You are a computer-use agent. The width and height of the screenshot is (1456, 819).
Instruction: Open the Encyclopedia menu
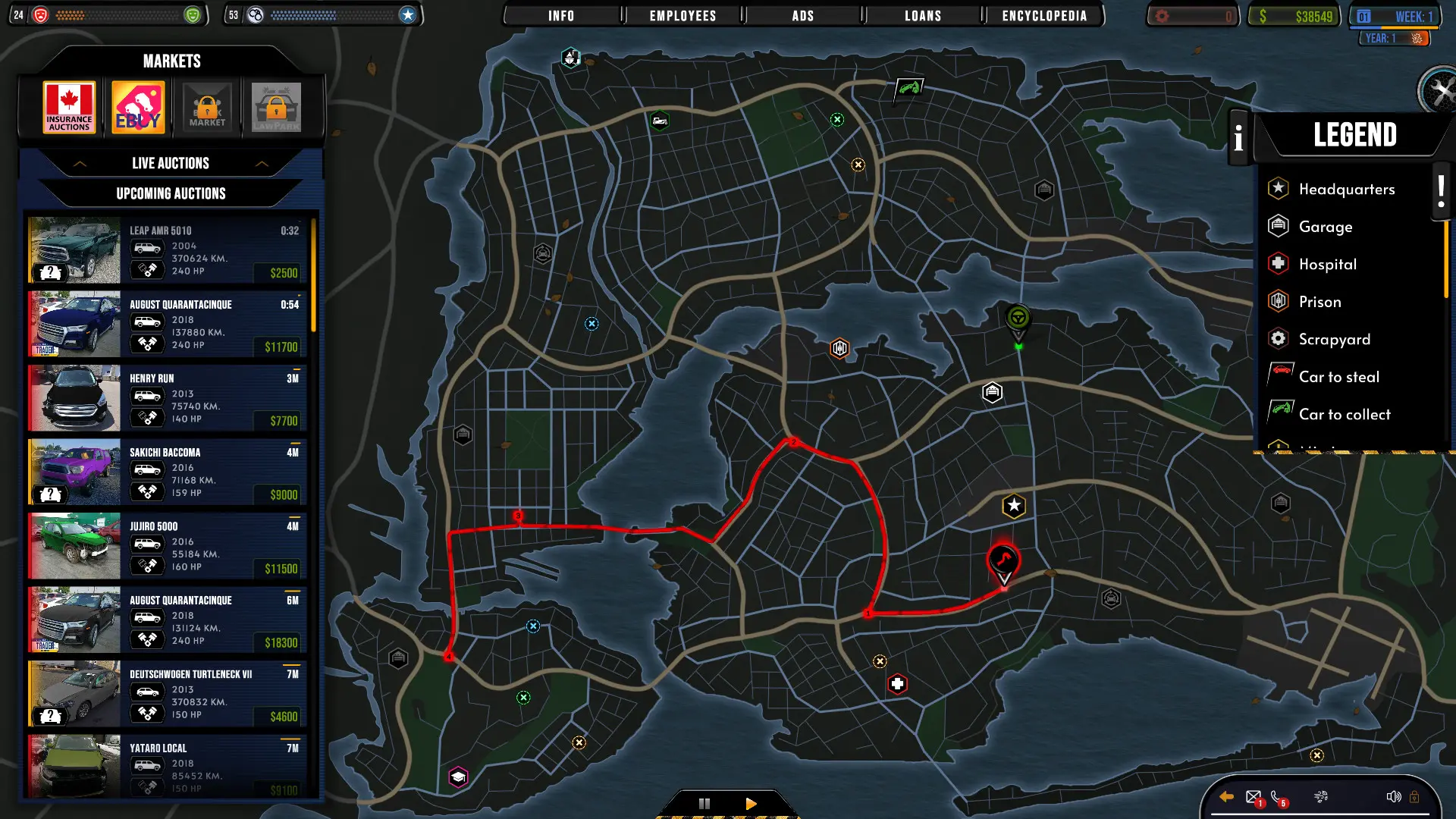tap(1044, 15)
